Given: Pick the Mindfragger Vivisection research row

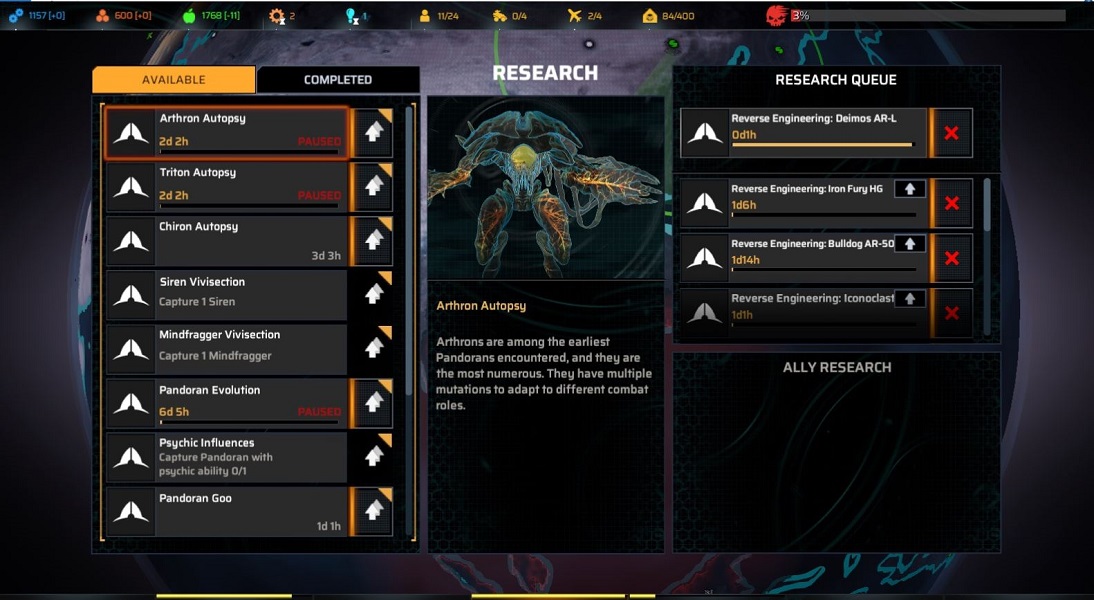Looking at the screenshot, I should tap(226, 348).
